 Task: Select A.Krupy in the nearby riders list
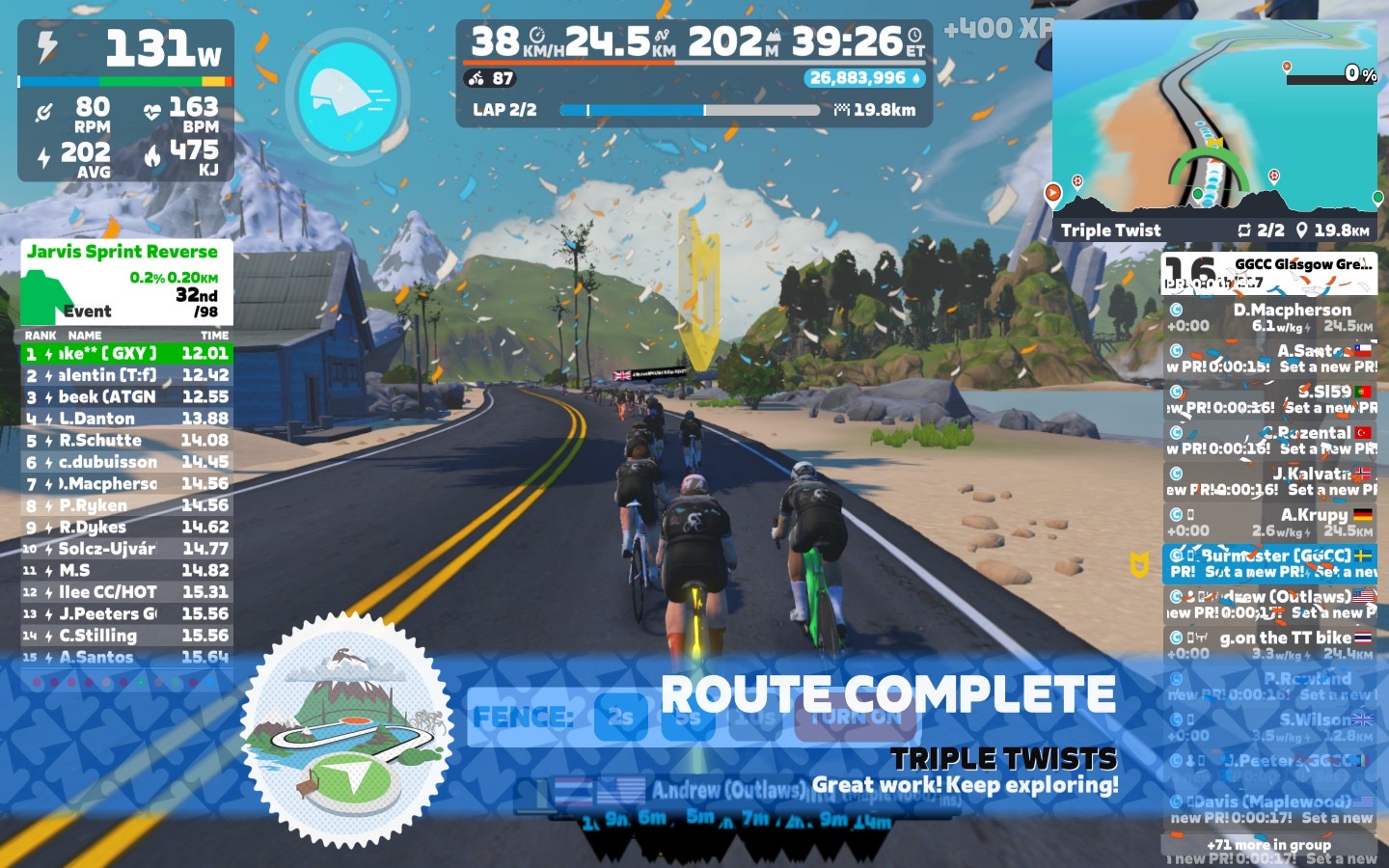pos(1269,523)
